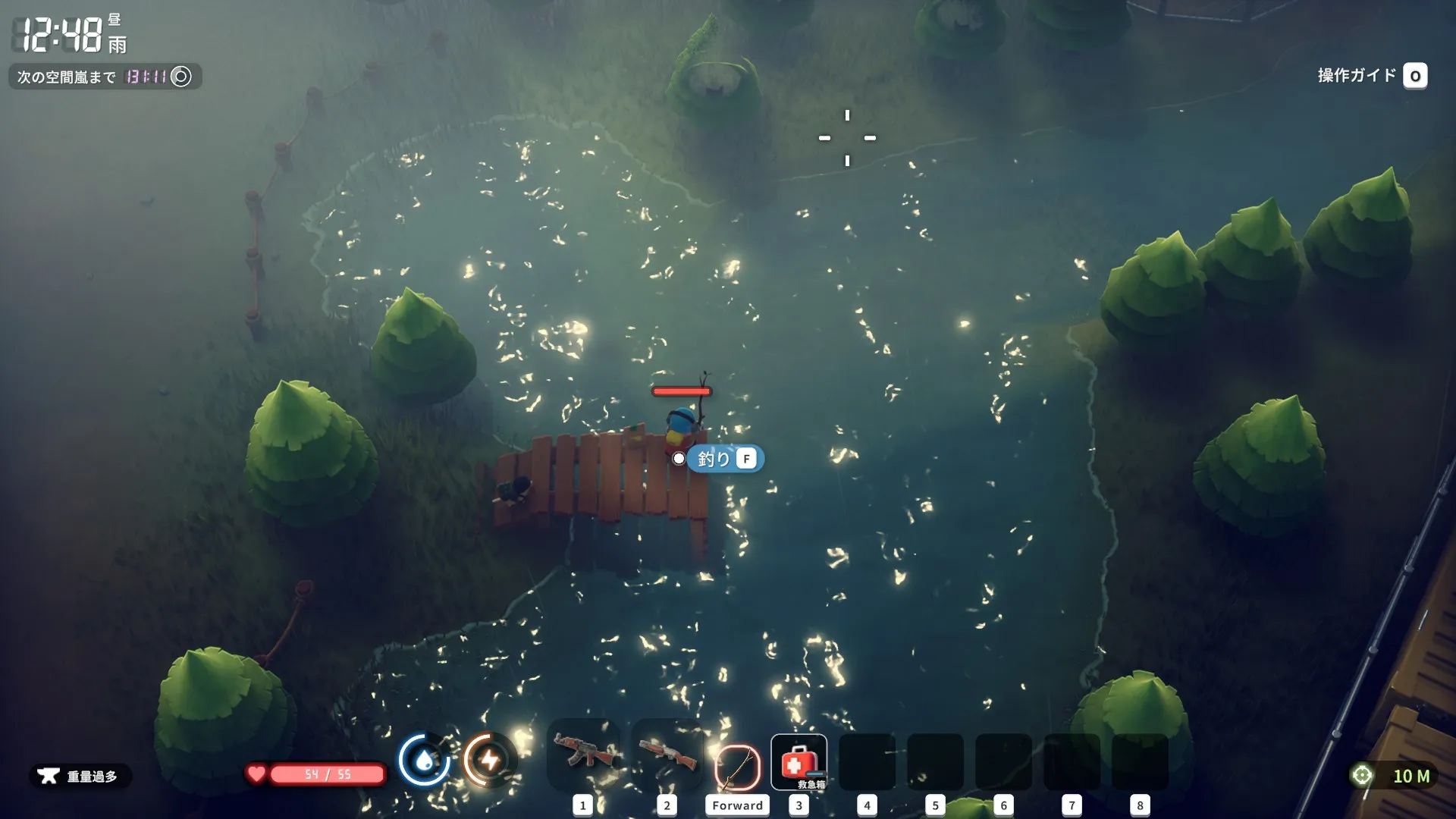
Task: Click the lightning bolt stamina gauge
Action: [x=489, y=759]
